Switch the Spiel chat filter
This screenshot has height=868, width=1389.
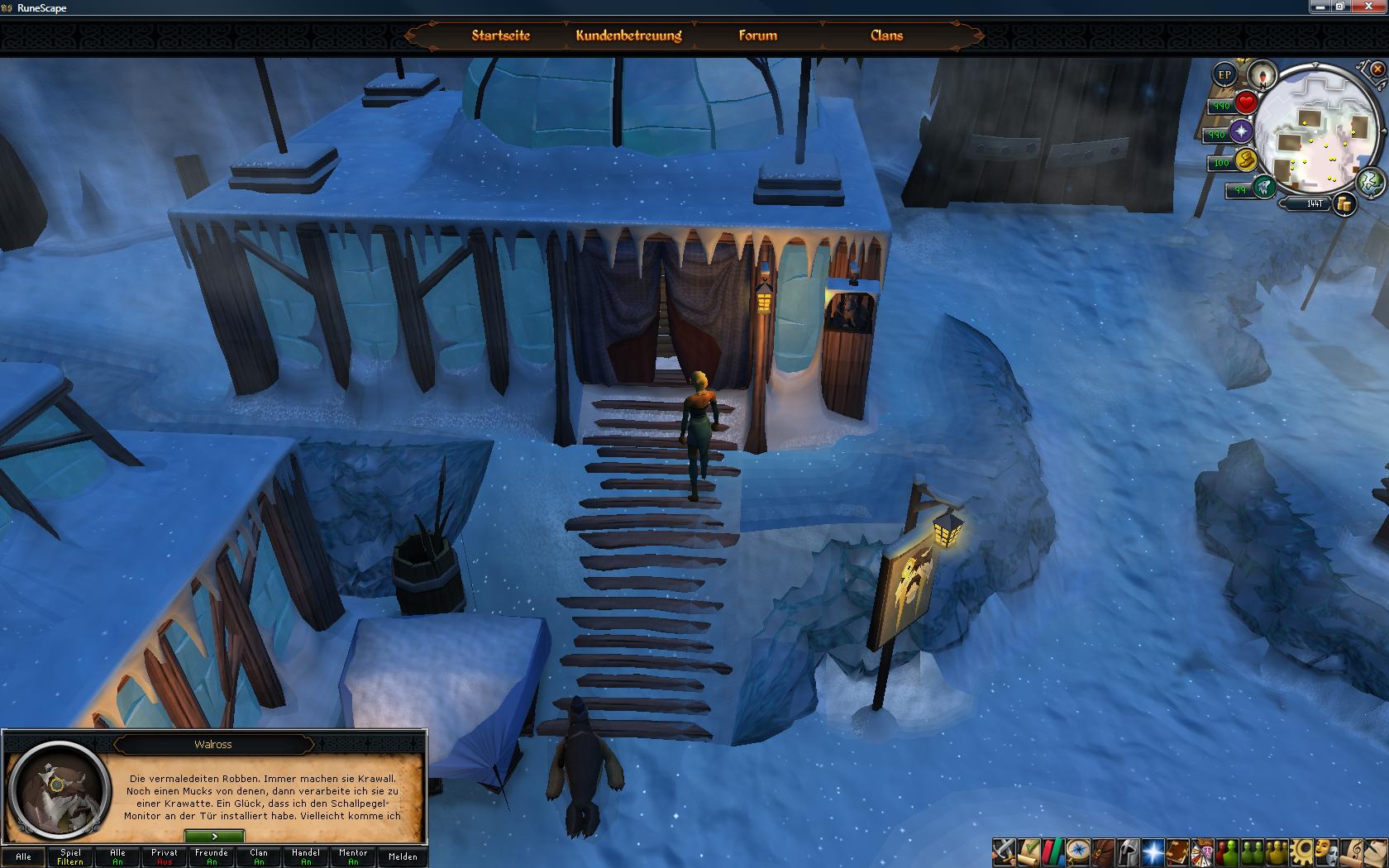click(70, 856)
